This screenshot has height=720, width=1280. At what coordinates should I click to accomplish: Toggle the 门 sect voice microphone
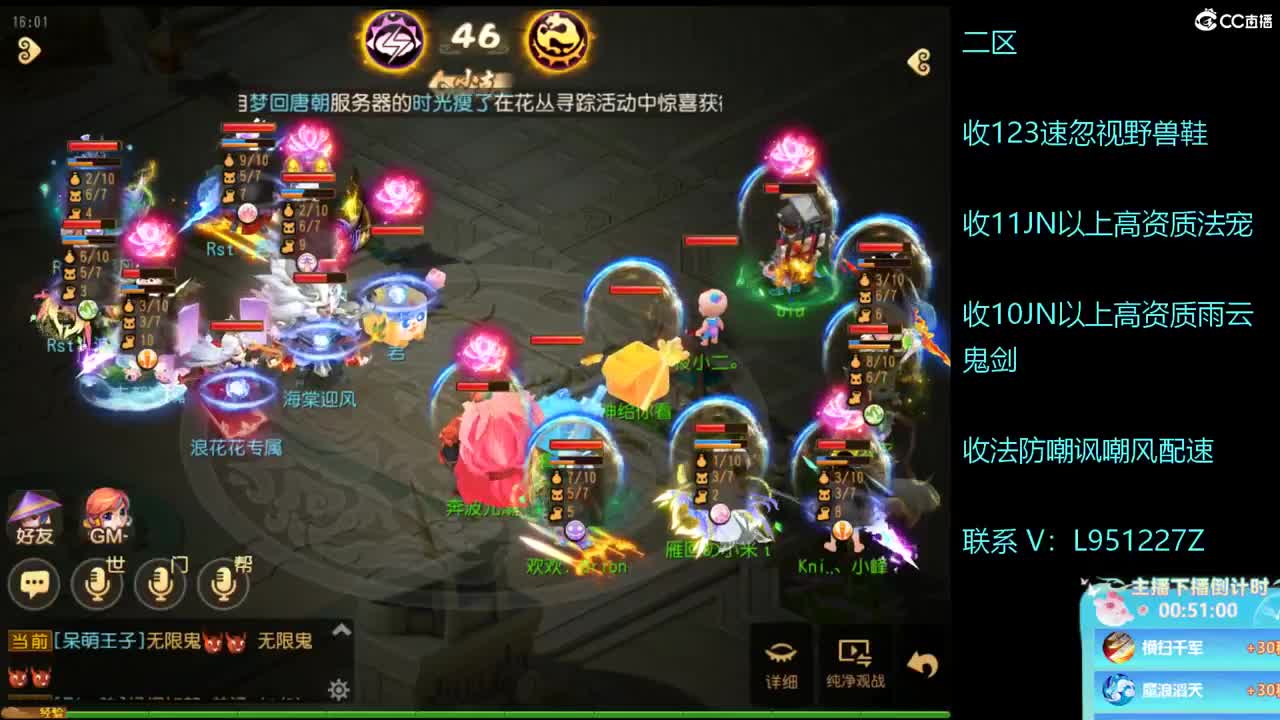click(161, 584)
